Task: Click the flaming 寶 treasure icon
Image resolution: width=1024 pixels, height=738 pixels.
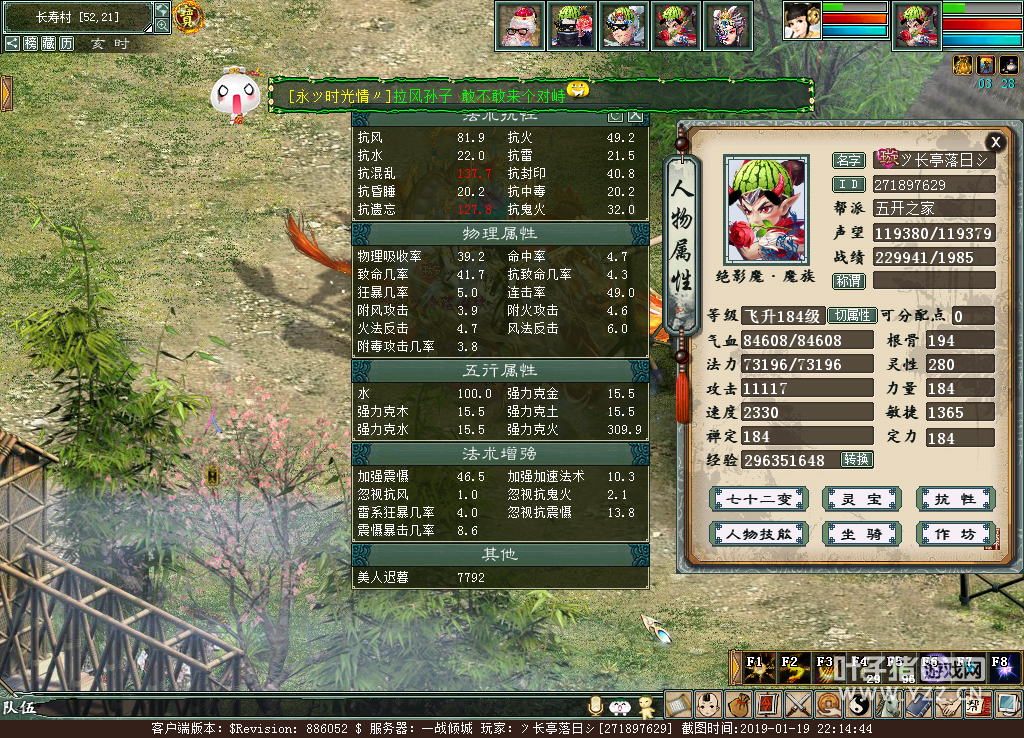Action: [x=187, y=16]
